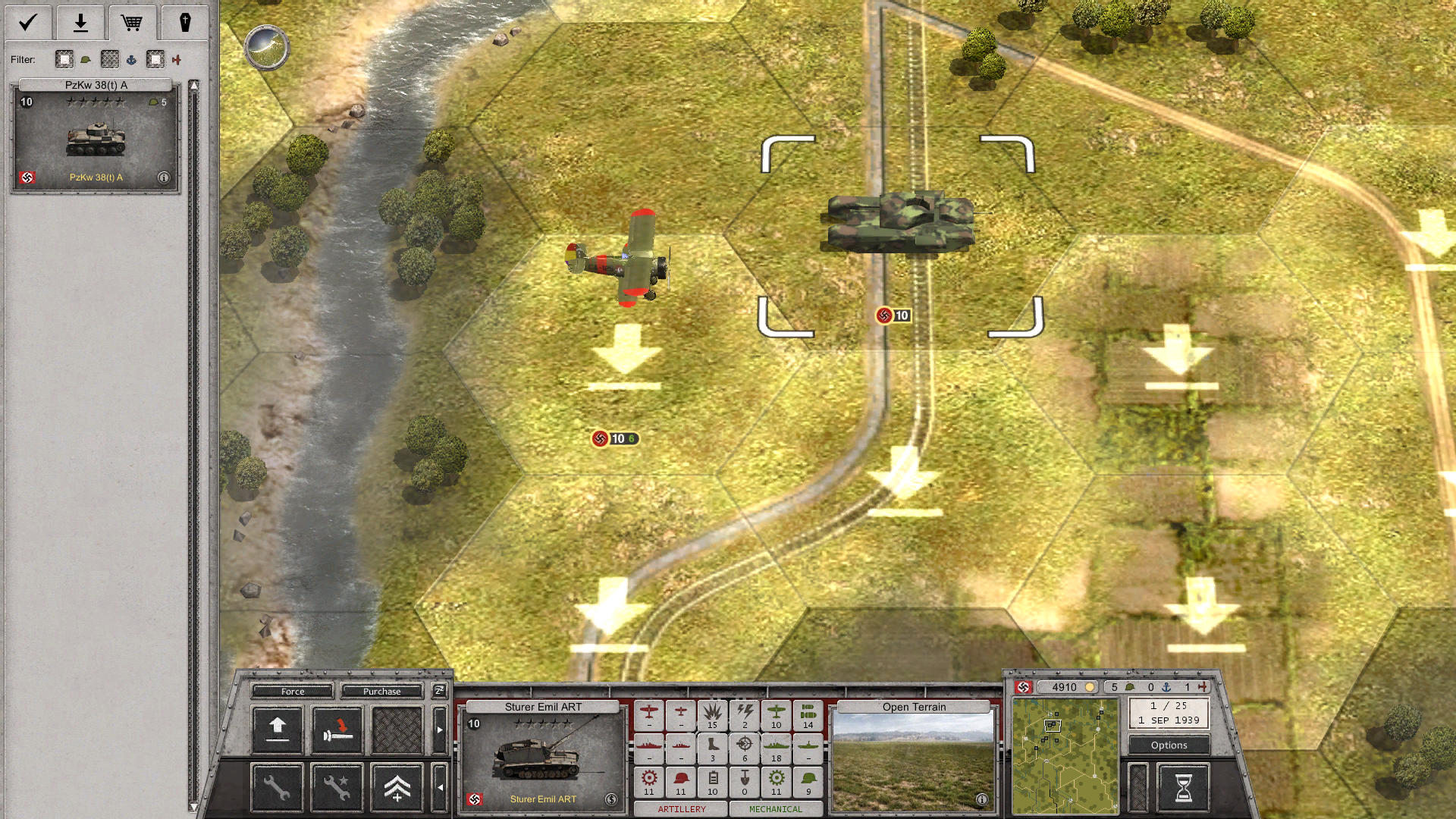Image resolution: width=1456 pixels, height=819 pixels.
Task: Use the upward arrow unit action
Action: [x=278, y=730]
